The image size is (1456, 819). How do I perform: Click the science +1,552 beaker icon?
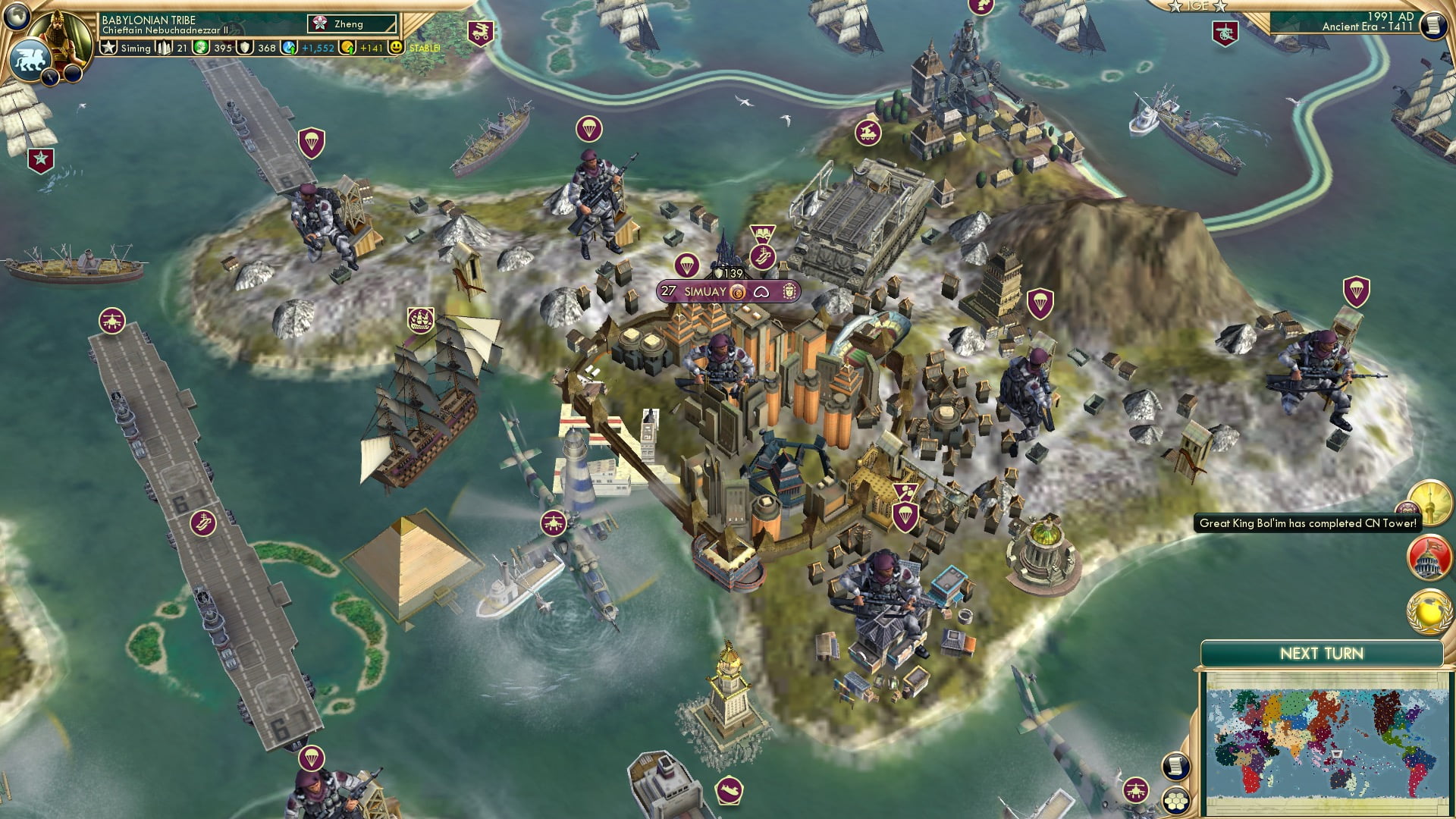coord(287,48)
